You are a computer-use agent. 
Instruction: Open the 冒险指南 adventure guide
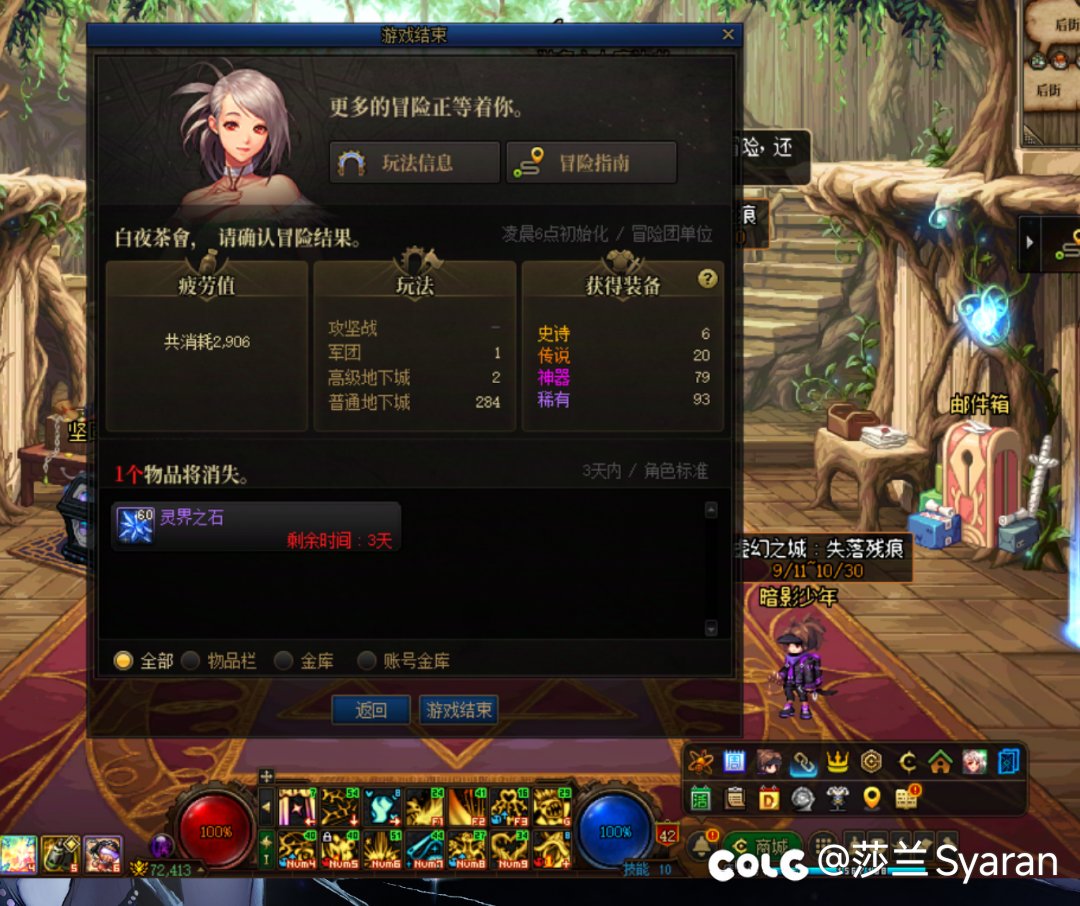[591, 163]
